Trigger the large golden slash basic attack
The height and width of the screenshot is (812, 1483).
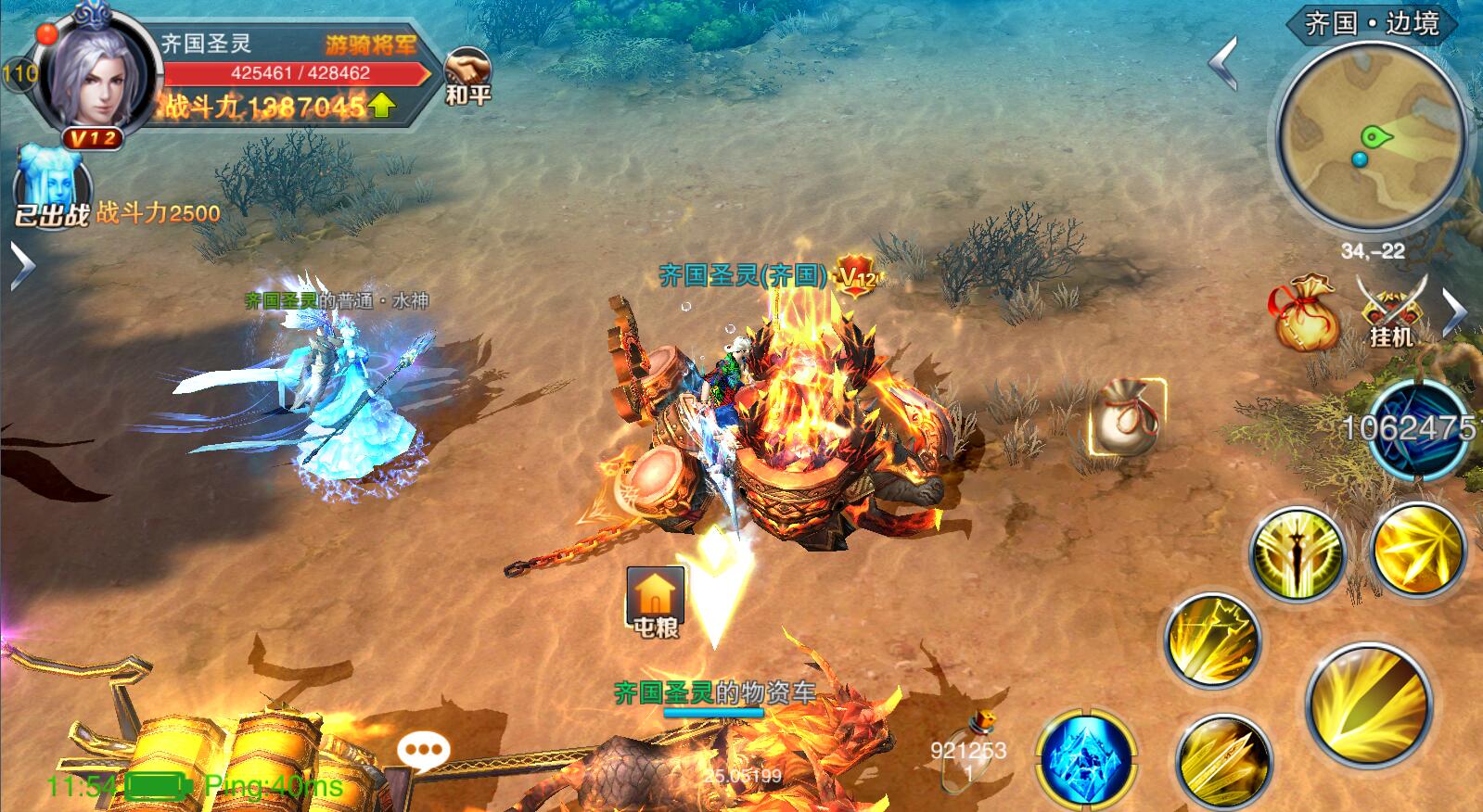pos(1370,706)
